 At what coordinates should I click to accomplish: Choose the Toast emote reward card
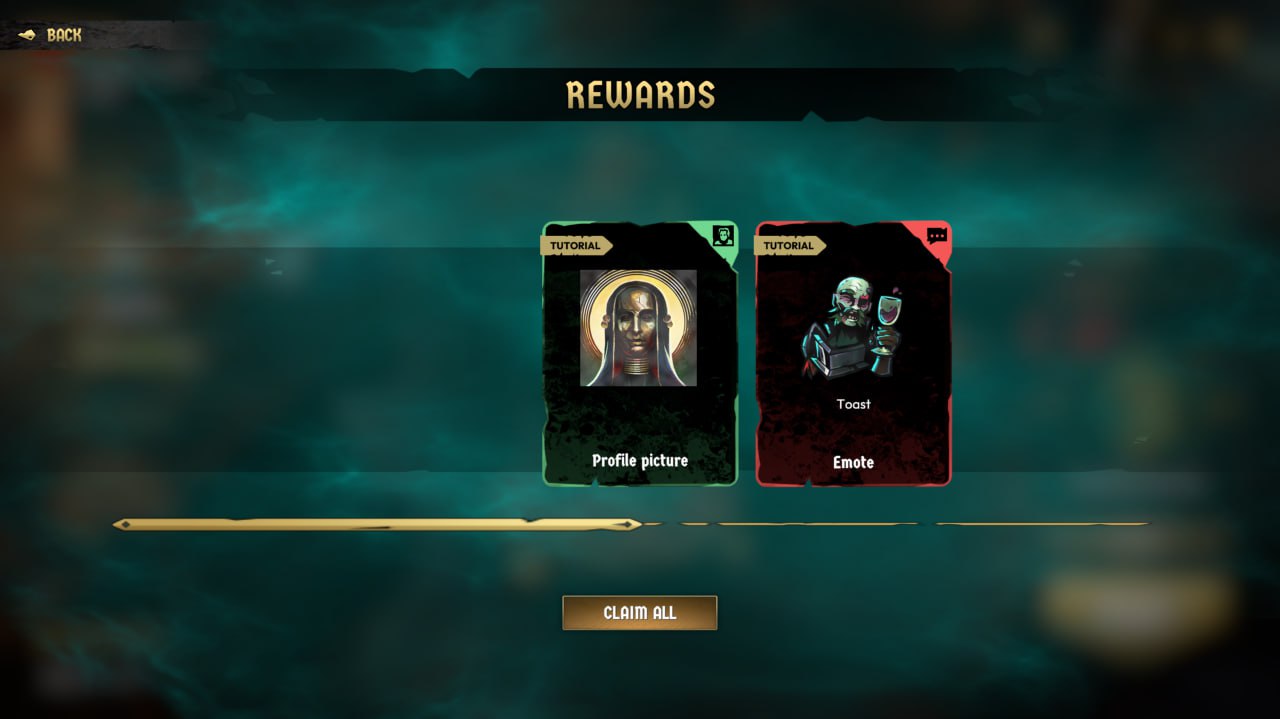tap(853, 354)
